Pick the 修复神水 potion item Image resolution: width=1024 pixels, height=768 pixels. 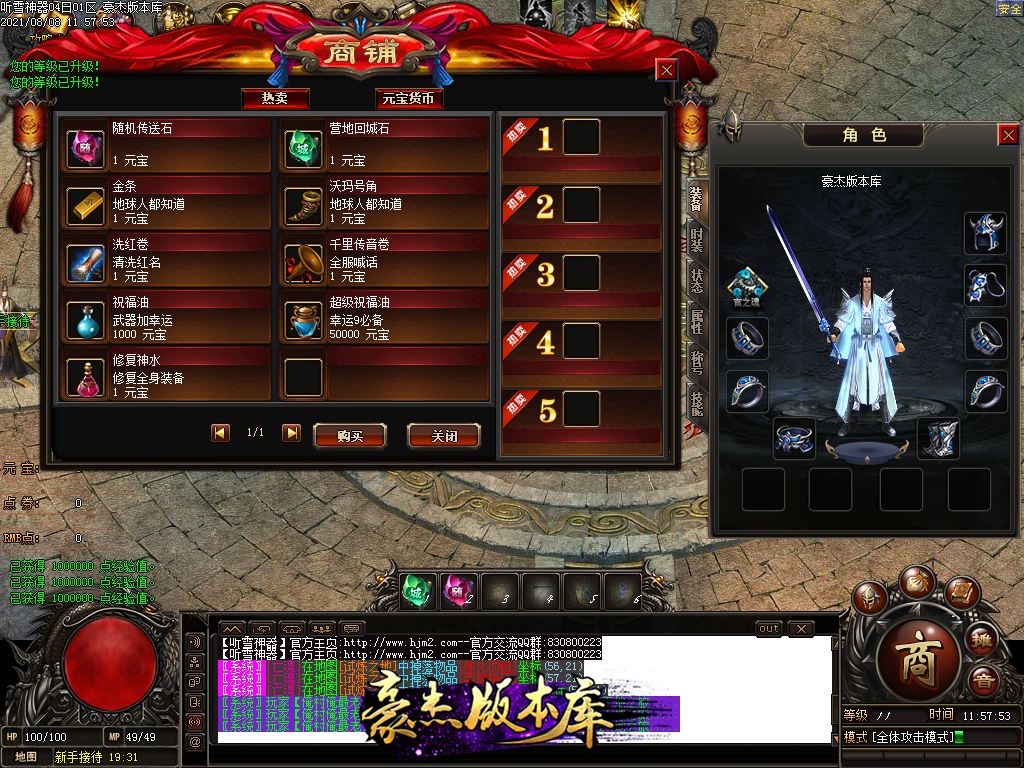(x=86, y=378)
